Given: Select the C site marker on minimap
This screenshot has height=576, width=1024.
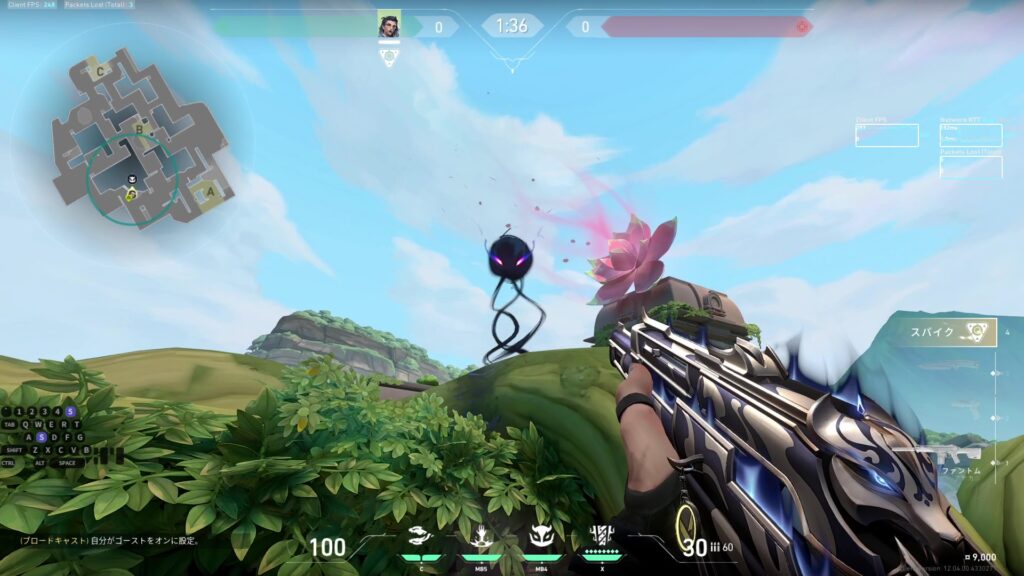Looking at the screenshot, I should (100, 72).
